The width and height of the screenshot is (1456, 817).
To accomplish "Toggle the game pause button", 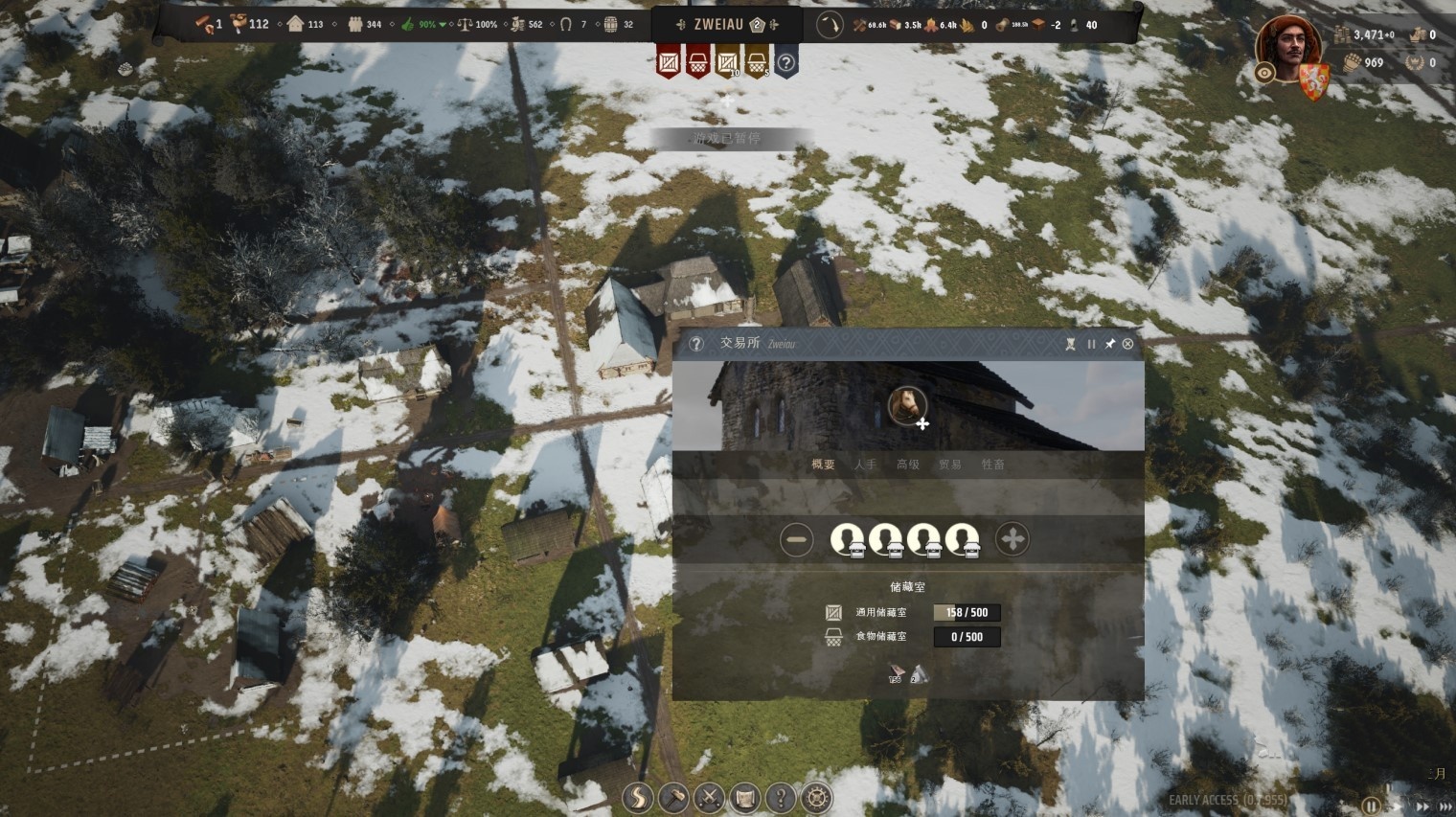I will (1372, 806).
